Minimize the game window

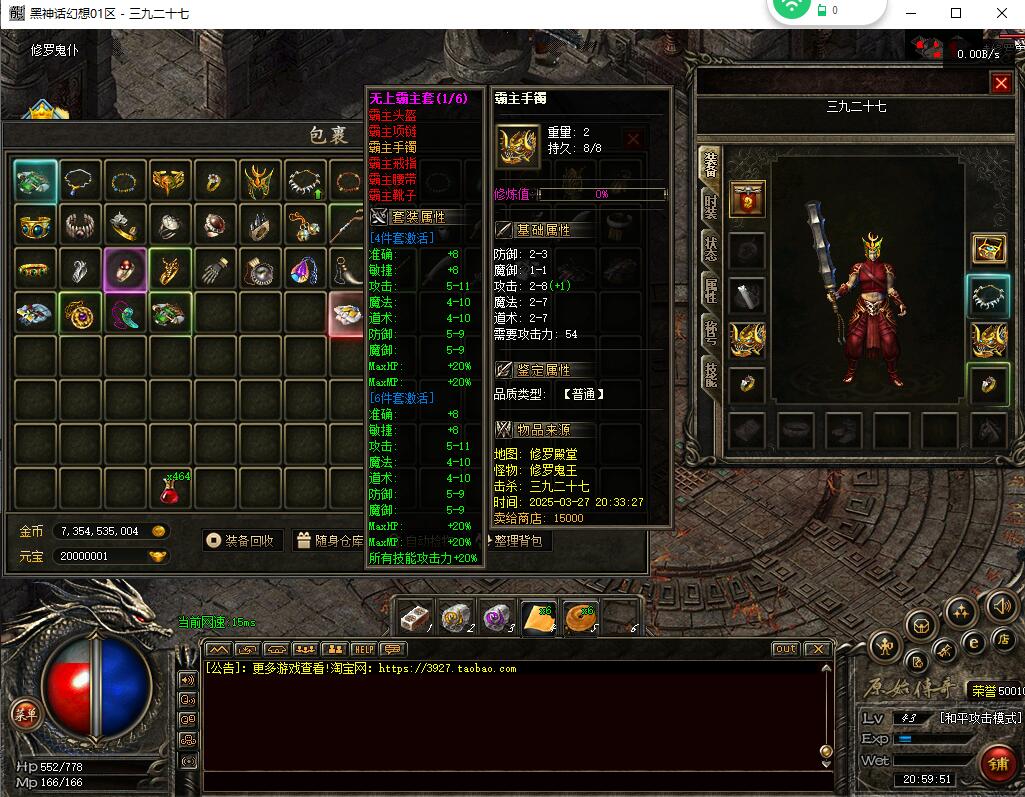point(911,13)
